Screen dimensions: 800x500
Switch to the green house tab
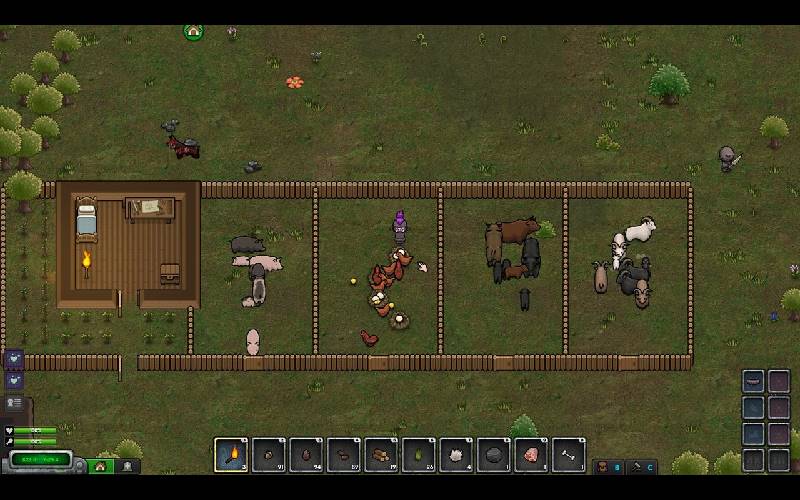(x=99, y=466)
